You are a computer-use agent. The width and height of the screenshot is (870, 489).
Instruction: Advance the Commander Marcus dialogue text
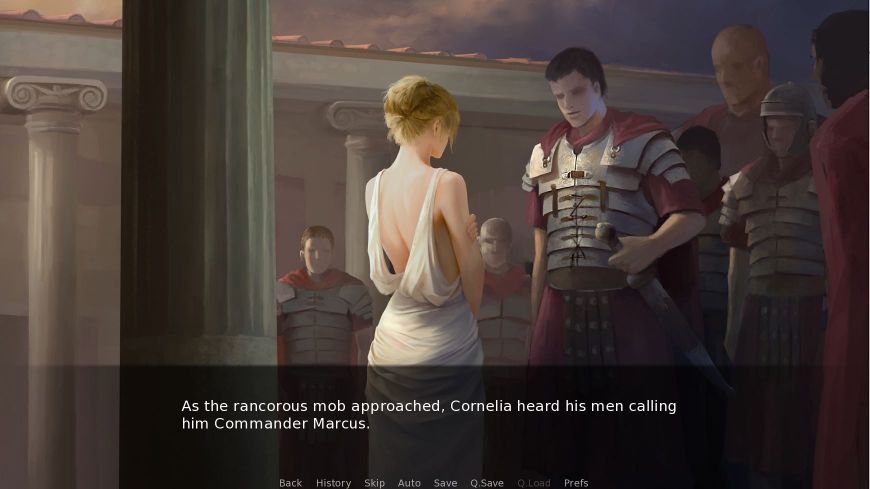coord(429,415)
